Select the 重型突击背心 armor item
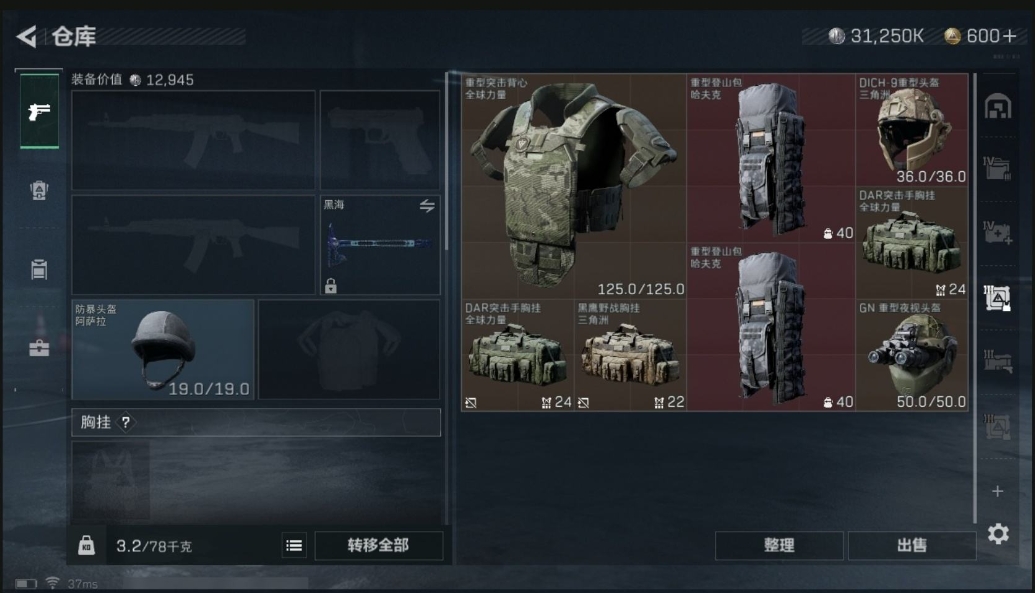The height and width of the screenshot is (593, 1035). (573, 185)
